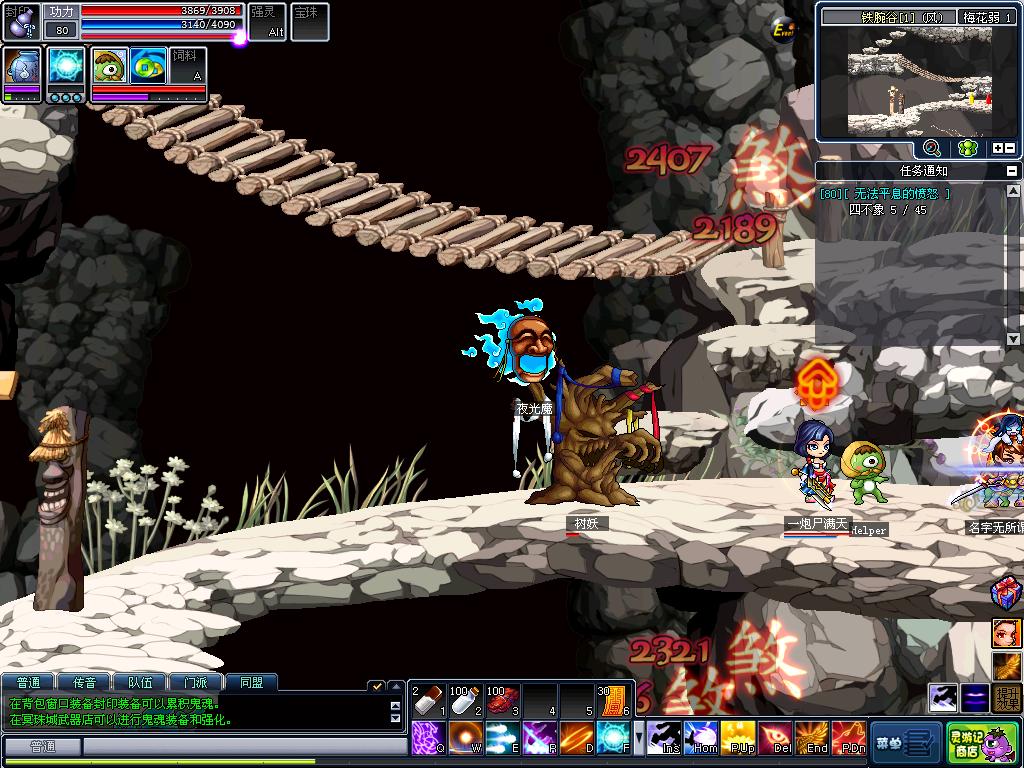Image resolution: width=1024 pixels, height=768 pixels.
Task: Activate the red eye skill on Del
Action: point(775,738)
